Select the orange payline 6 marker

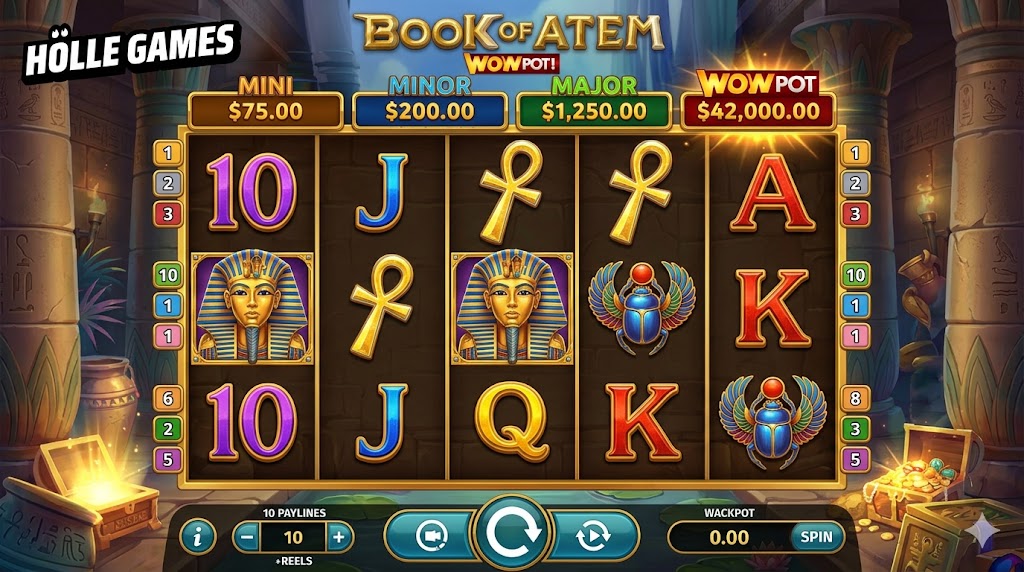pyautogui.click(x=167, y=398)
